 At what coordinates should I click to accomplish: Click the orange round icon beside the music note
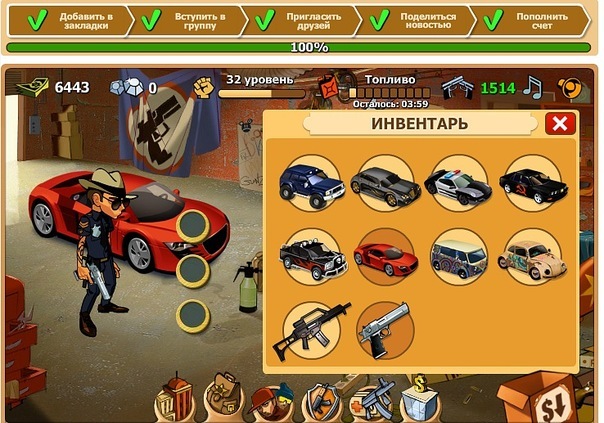pos(570,88)
